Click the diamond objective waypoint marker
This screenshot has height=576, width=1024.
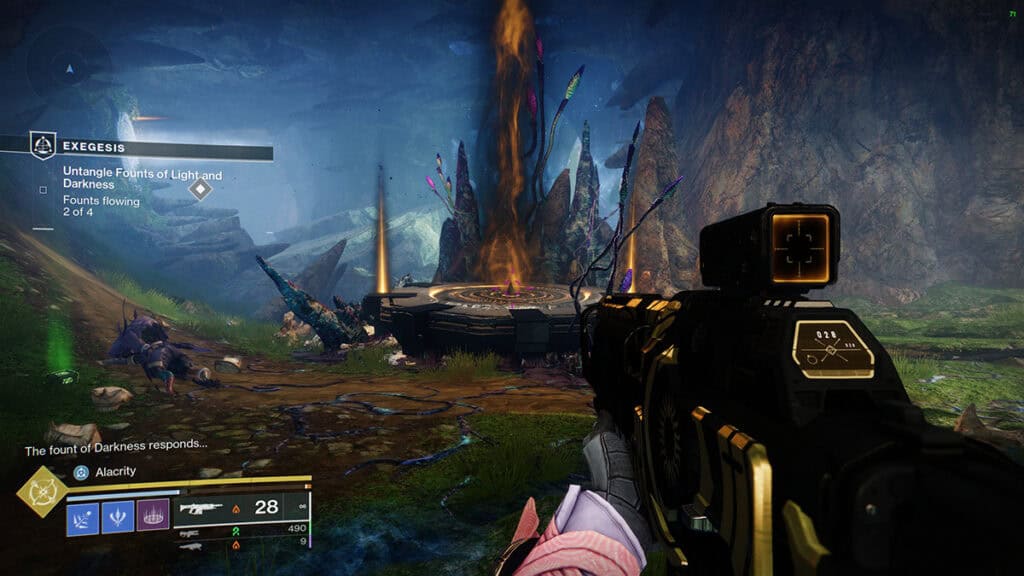[201, 188]
